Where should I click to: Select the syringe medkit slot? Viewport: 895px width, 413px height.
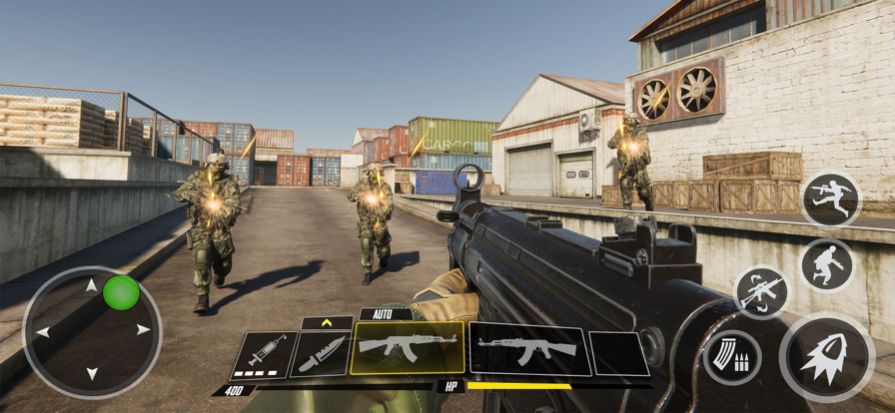[x=265, y=354]
